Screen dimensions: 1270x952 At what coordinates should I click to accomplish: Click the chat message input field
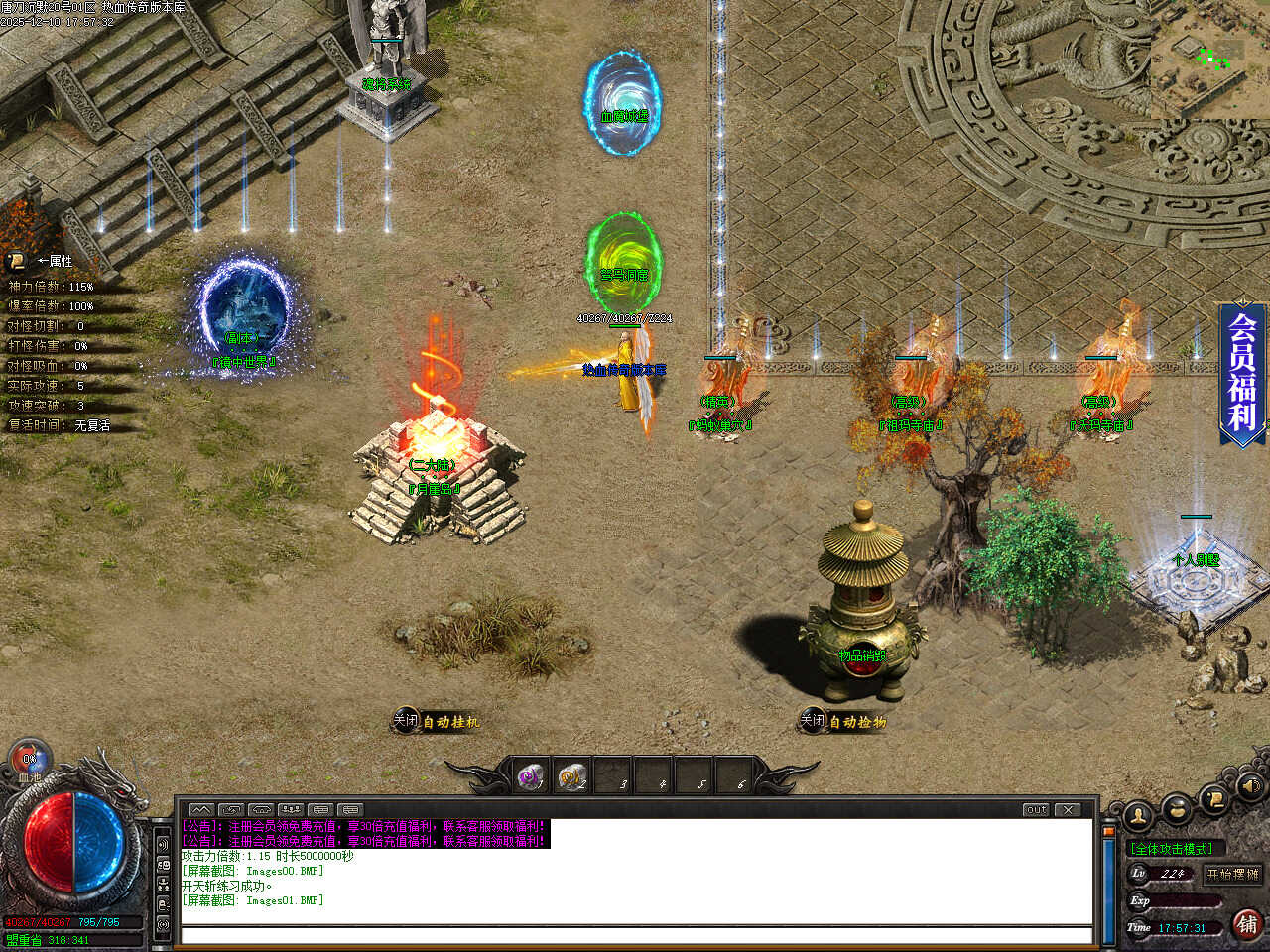pos(635,935)
